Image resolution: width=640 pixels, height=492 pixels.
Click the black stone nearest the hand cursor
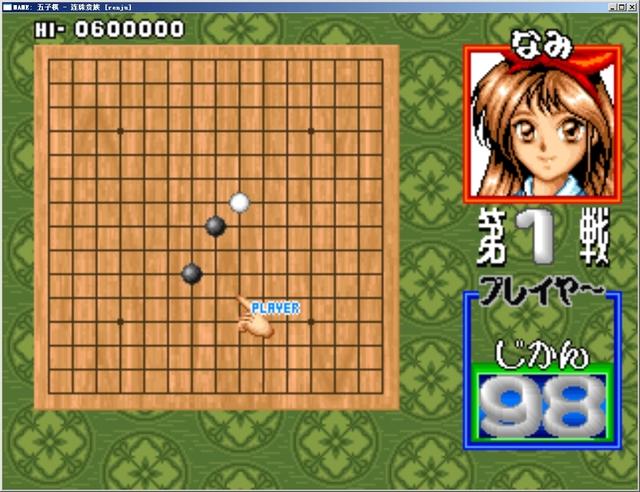tap(192, 273)
